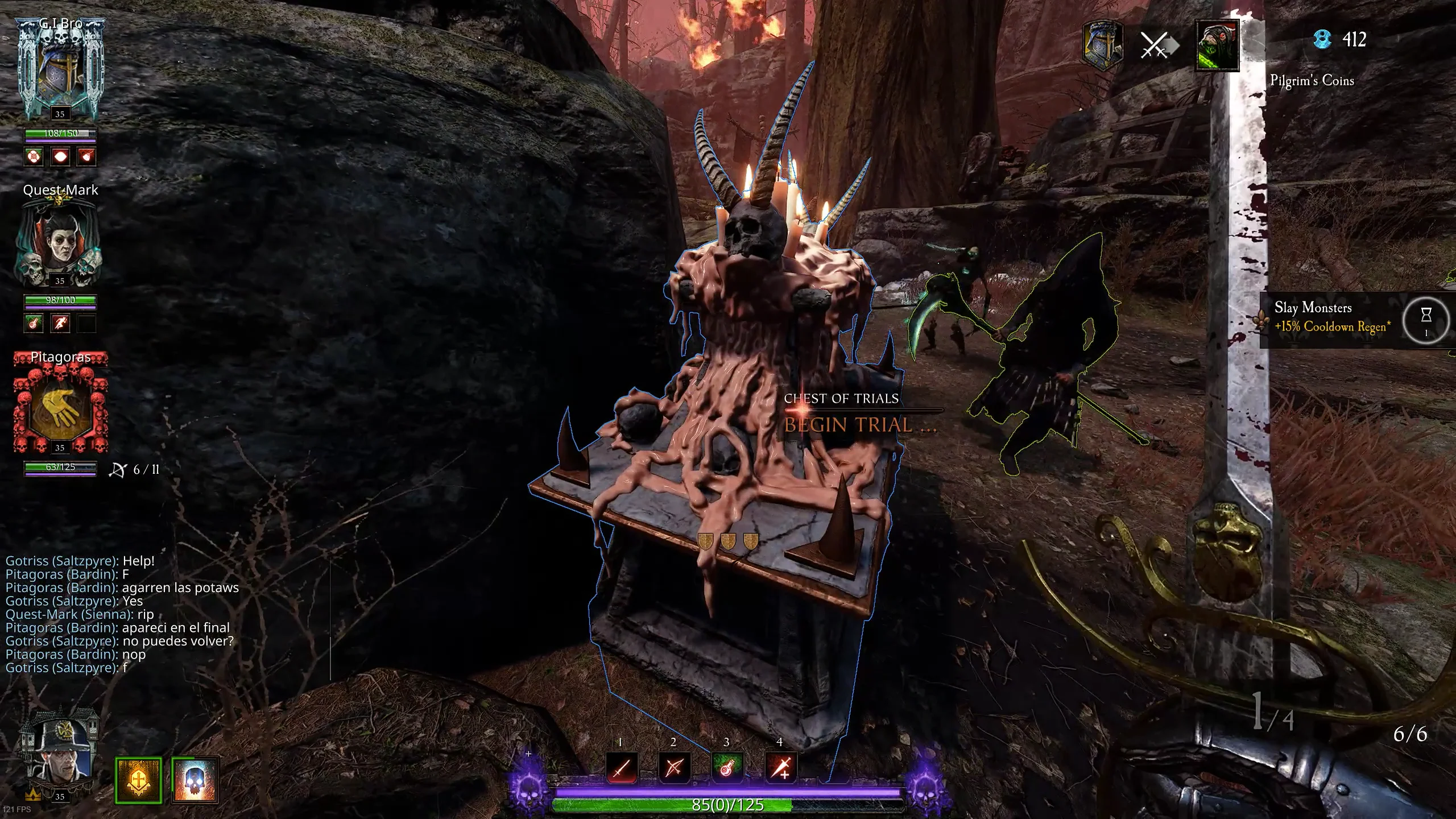Choose the dagger-with-plus item slot
The image size is (1456, 819).
click(780, 768)
